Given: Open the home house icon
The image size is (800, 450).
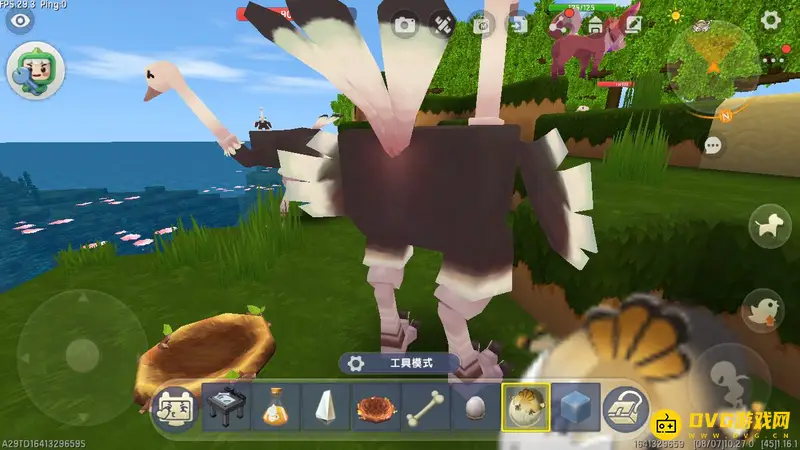Looking at the screenshot, I should pos(596,24).
